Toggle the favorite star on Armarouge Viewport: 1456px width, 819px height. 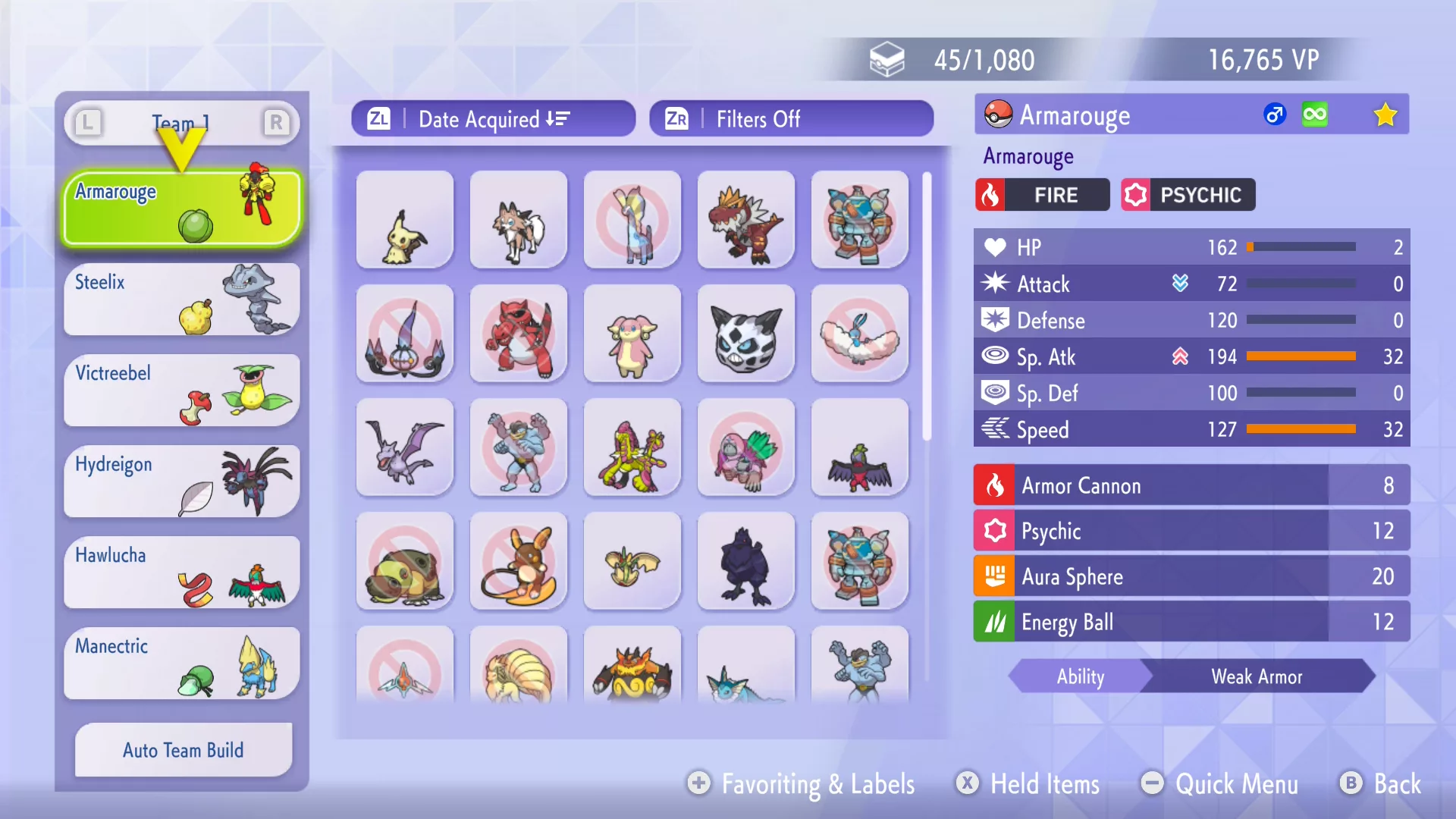[x=1385, y=115]
